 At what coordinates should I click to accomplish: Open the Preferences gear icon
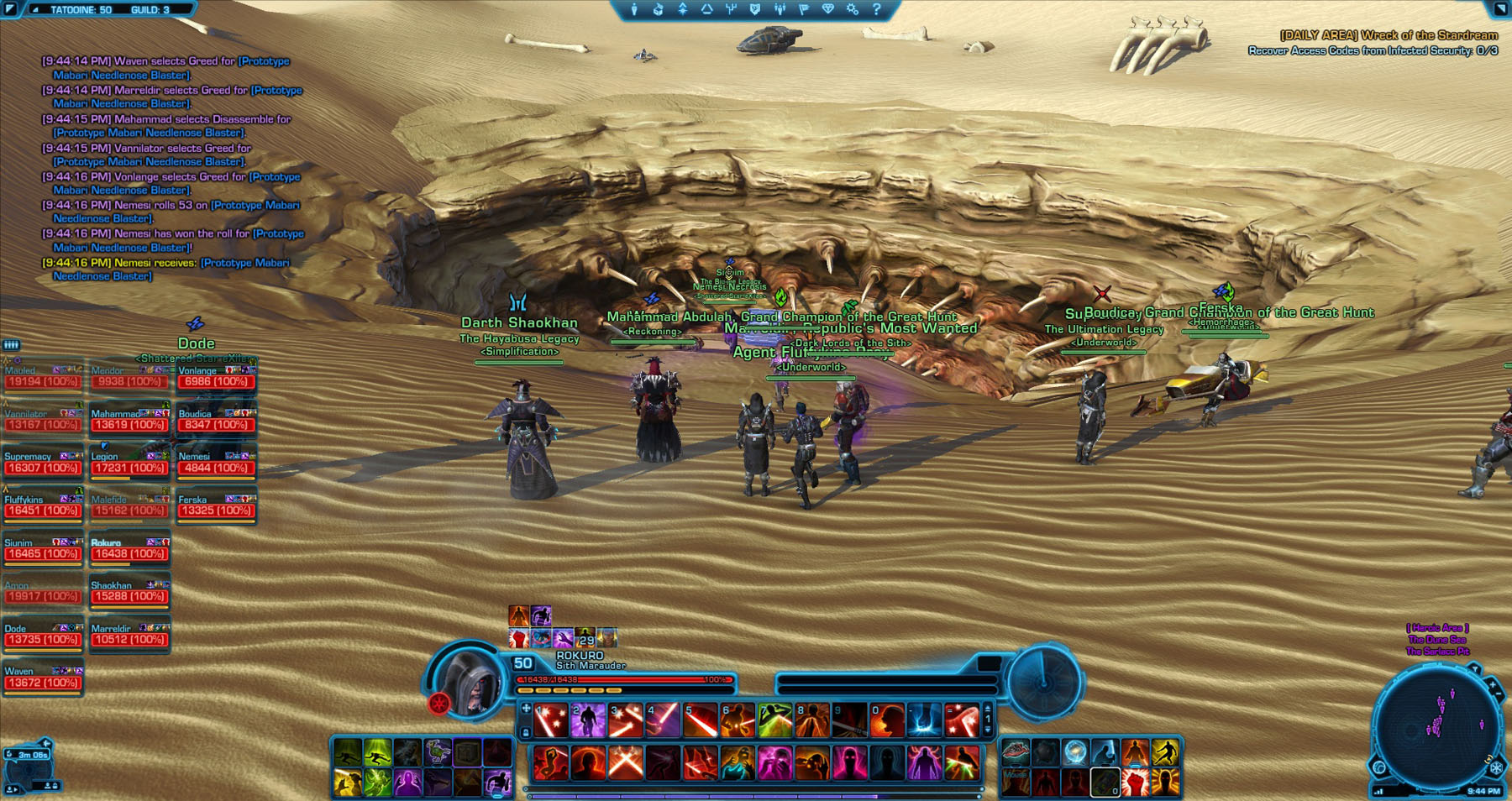tap(853, 9)
